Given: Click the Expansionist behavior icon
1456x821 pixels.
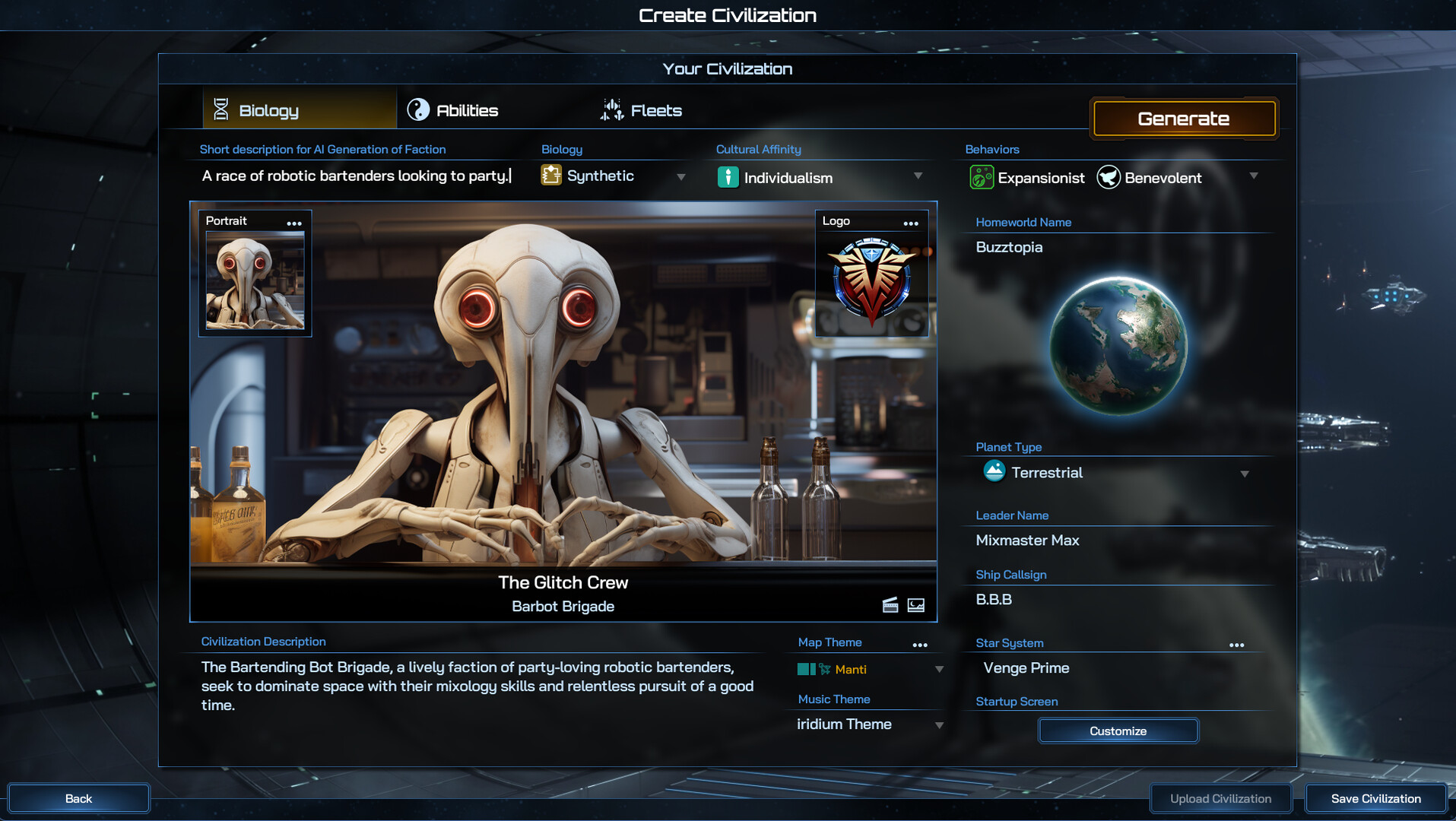Looking at the screenshot, I should point(982,177).
